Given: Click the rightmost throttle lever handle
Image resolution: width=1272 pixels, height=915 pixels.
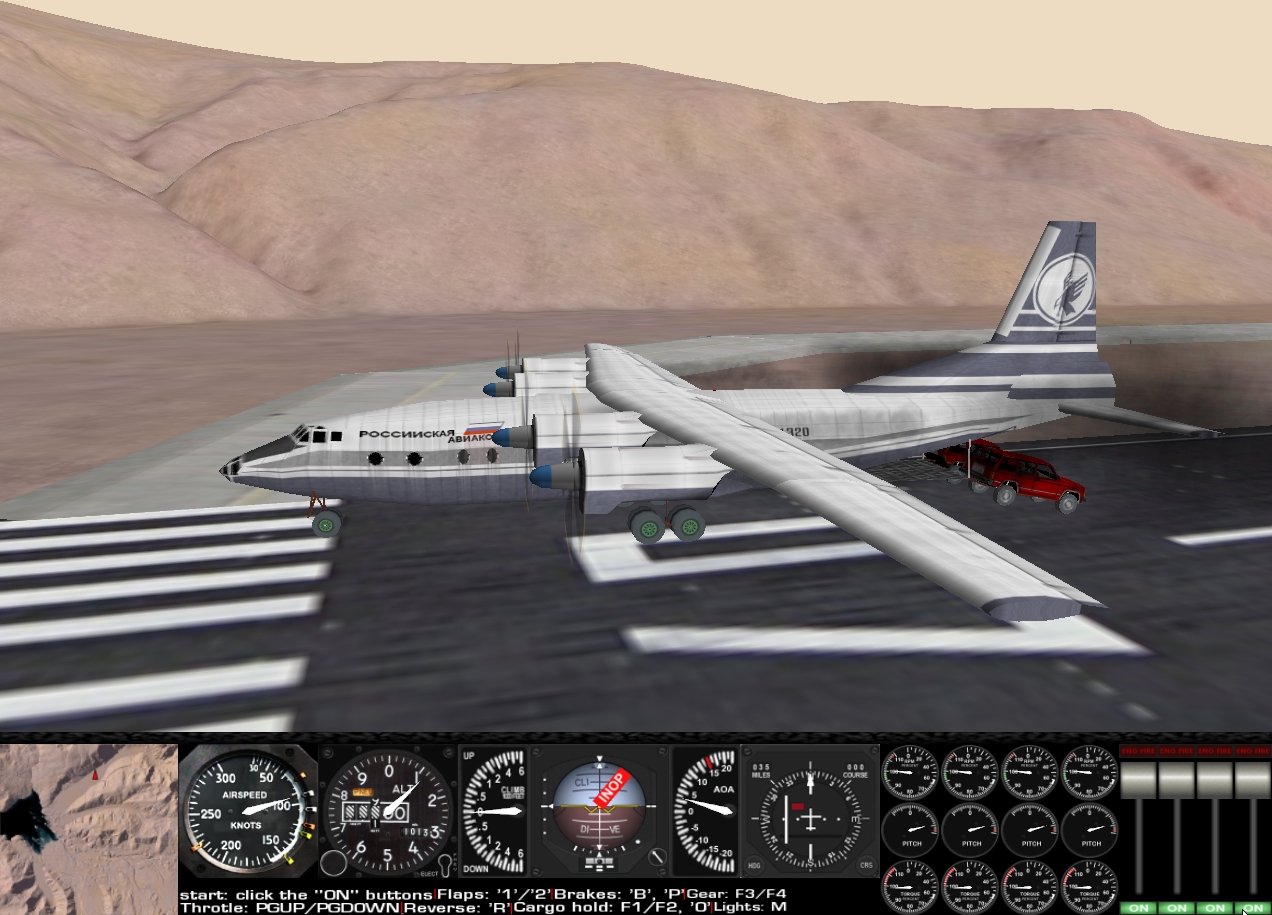Looking at the screenshot, I should tap(1251, 780).
